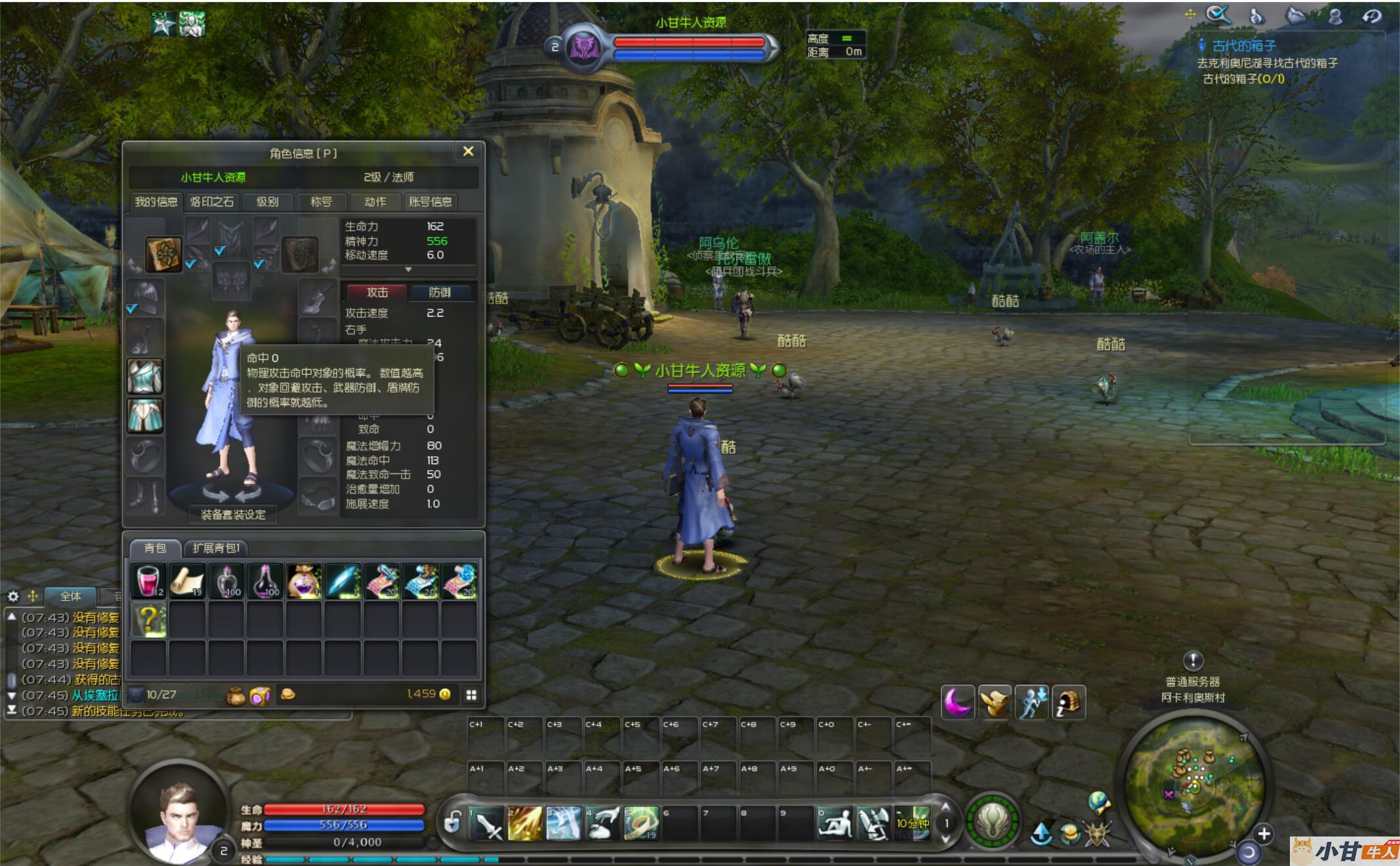Open the 古代的箱子 quest tracker entry
The width and height of the screenshot is (1400, 866).
point(1243,46)
